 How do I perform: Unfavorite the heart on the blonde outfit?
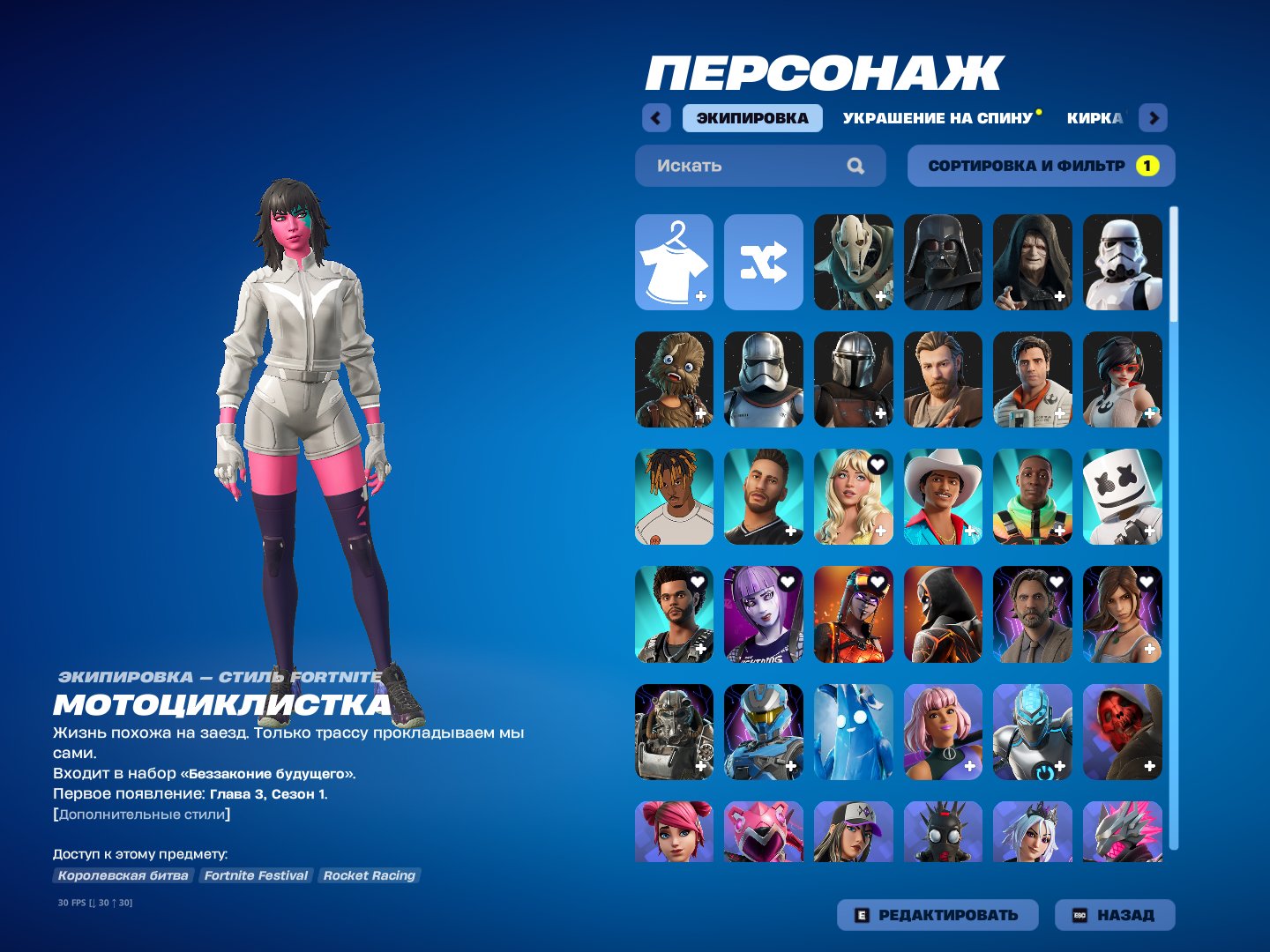tap(878, 465)
